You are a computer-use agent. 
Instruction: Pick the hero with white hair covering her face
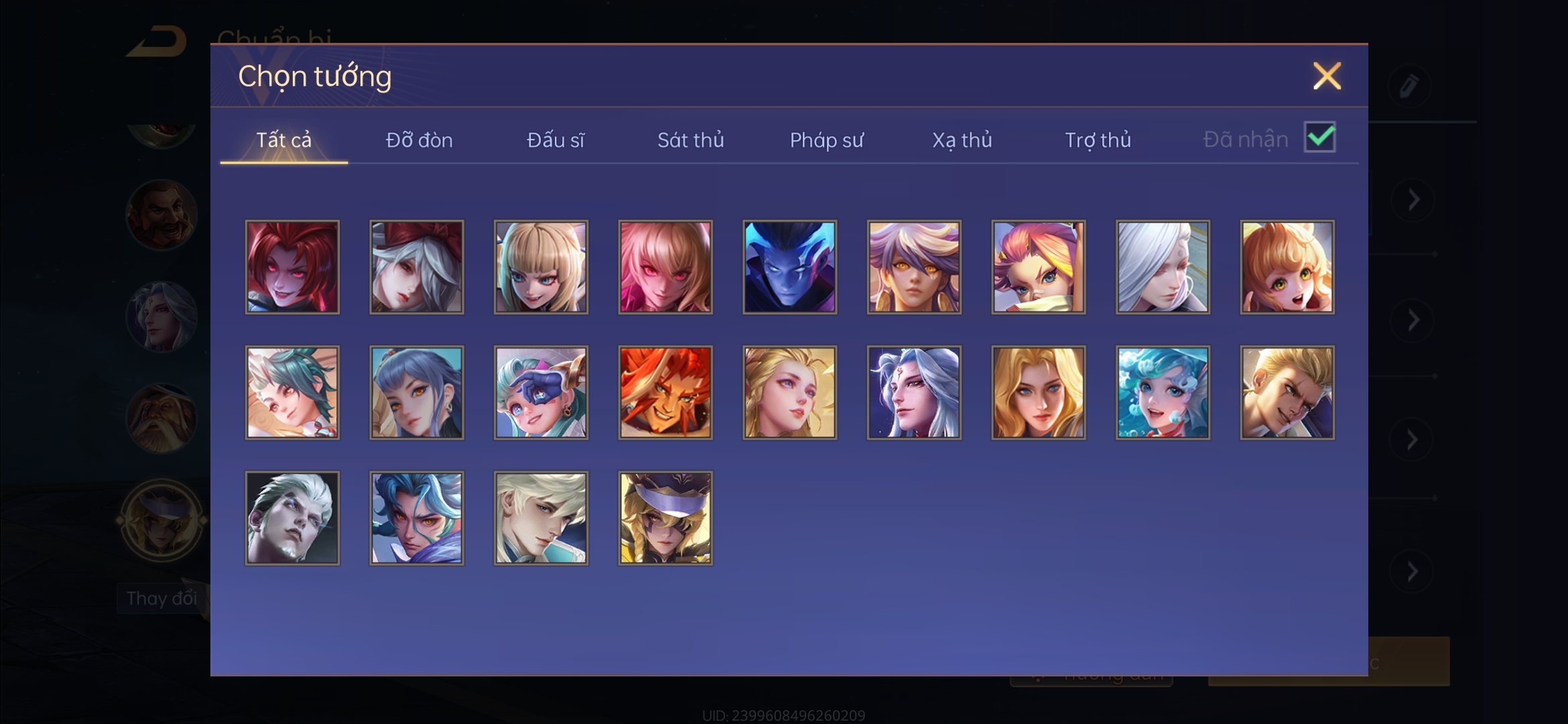[1163, 267]
